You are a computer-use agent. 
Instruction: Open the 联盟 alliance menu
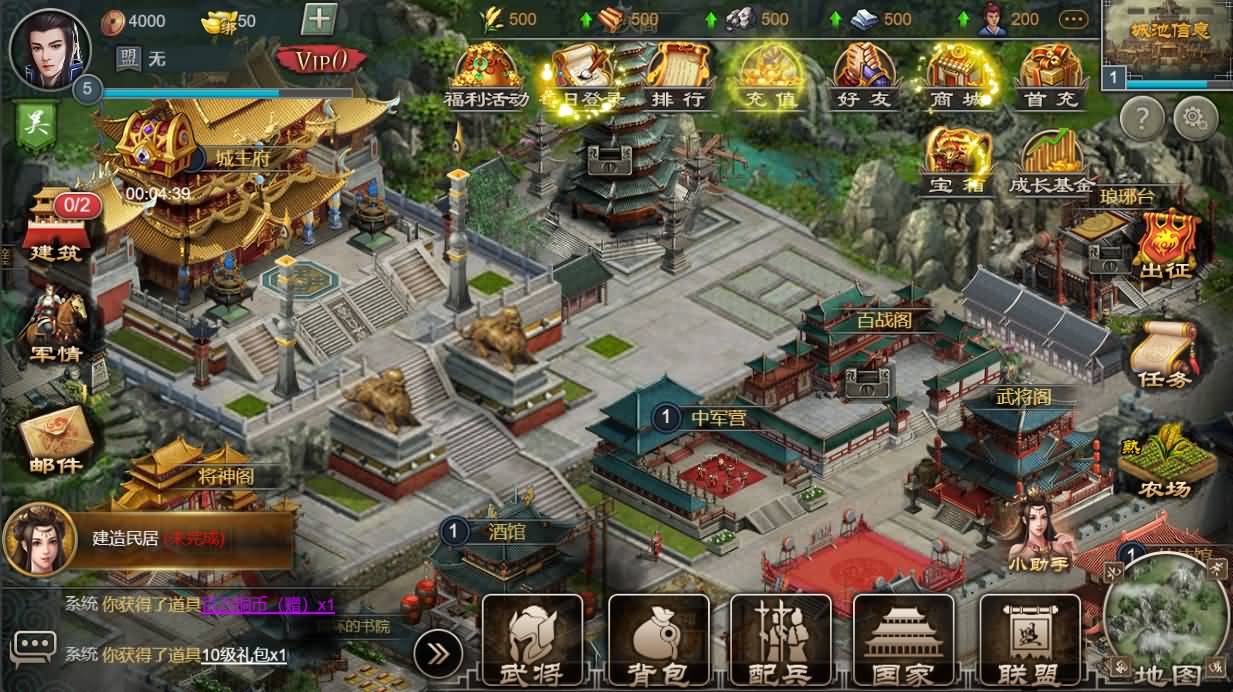point(1029,641)
